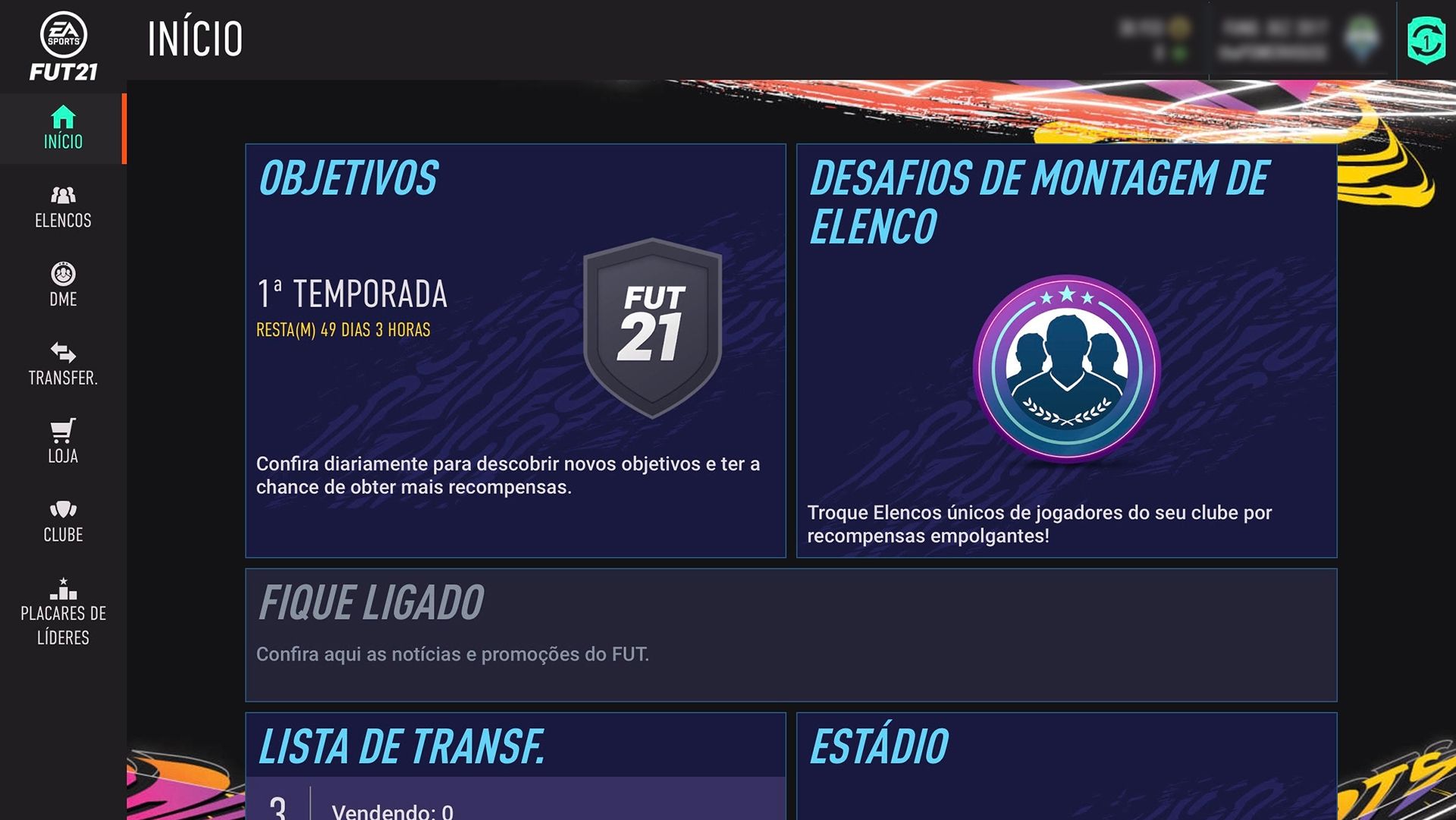Image resolution: width=1456 pixels, height=820 pixels.
Task: Select the purple SBC badge emblem
Action: click(1070, 369)
